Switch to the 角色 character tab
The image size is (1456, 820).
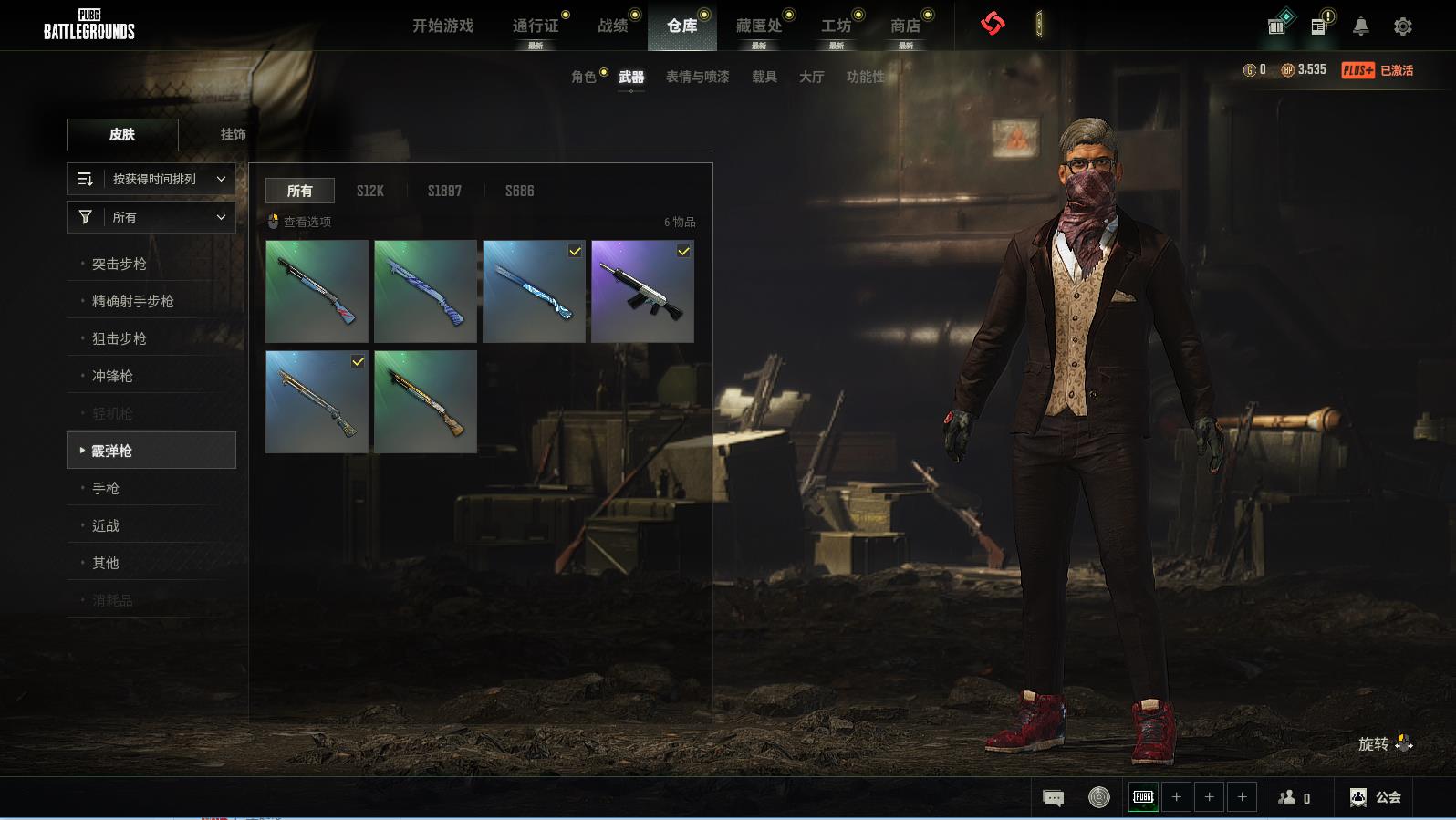[x=583, y=77]
